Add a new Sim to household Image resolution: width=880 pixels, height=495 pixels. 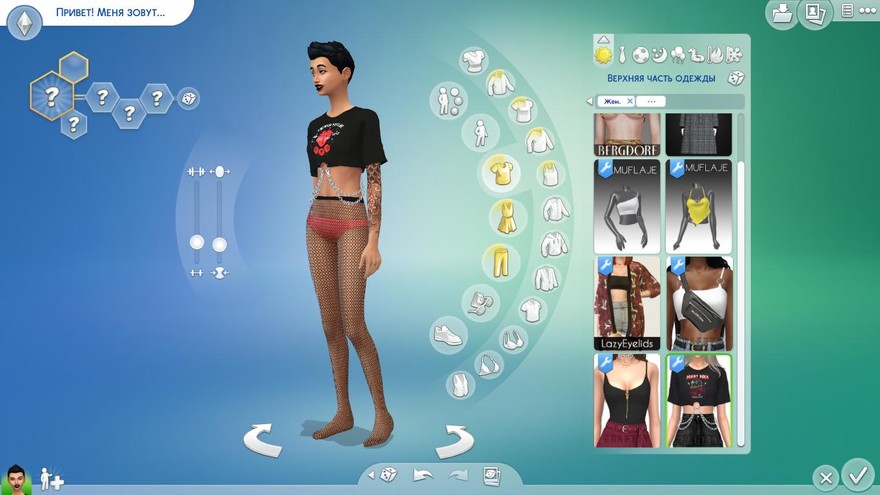[x=51, y=481]
